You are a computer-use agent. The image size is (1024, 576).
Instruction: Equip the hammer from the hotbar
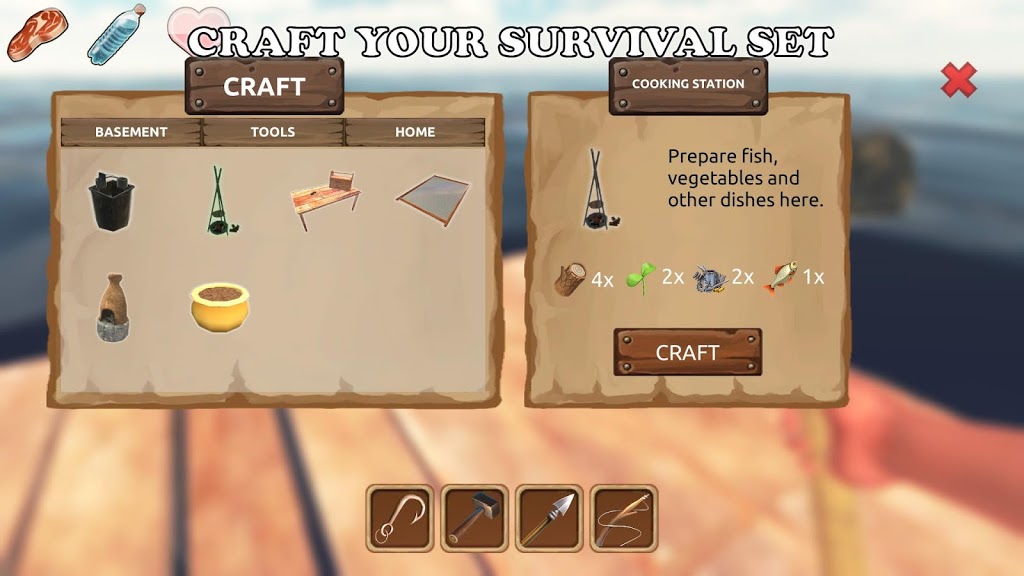tap(474, 518)
